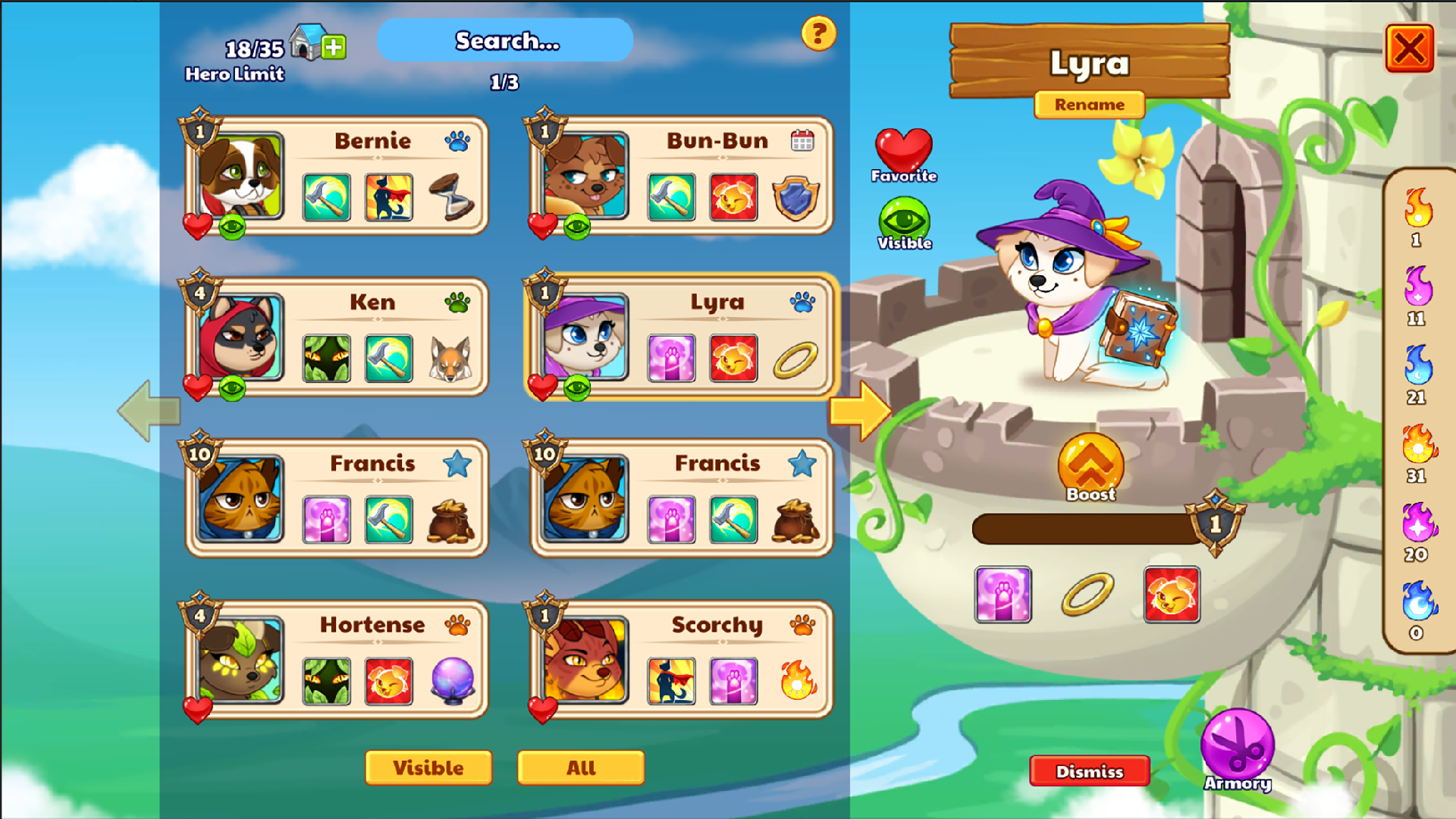The width and height of the screenshot is (1456, 819).
Task: Toggle Ken's visibility eye on his card
Action: (x=233, y=388)
